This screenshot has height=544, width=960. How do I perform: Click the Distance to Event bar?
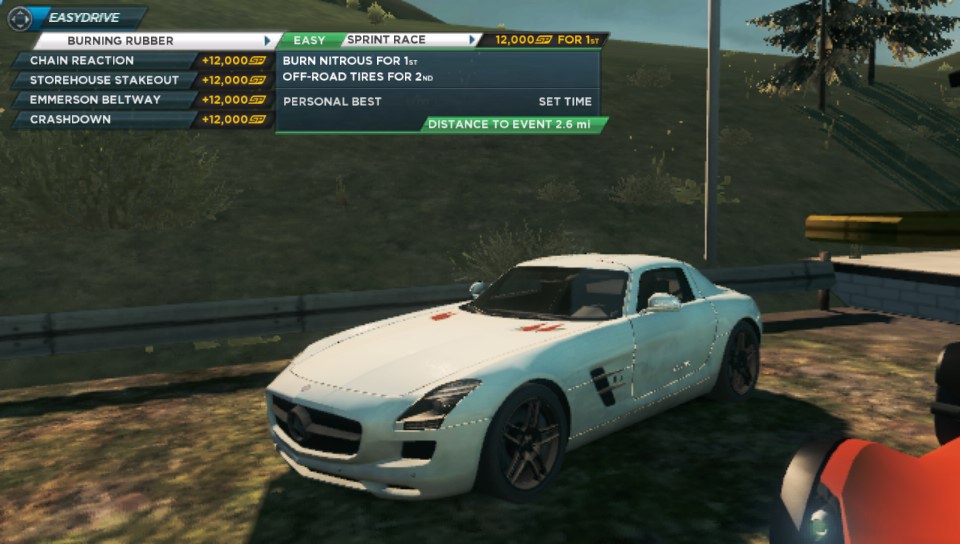[513, 125]
